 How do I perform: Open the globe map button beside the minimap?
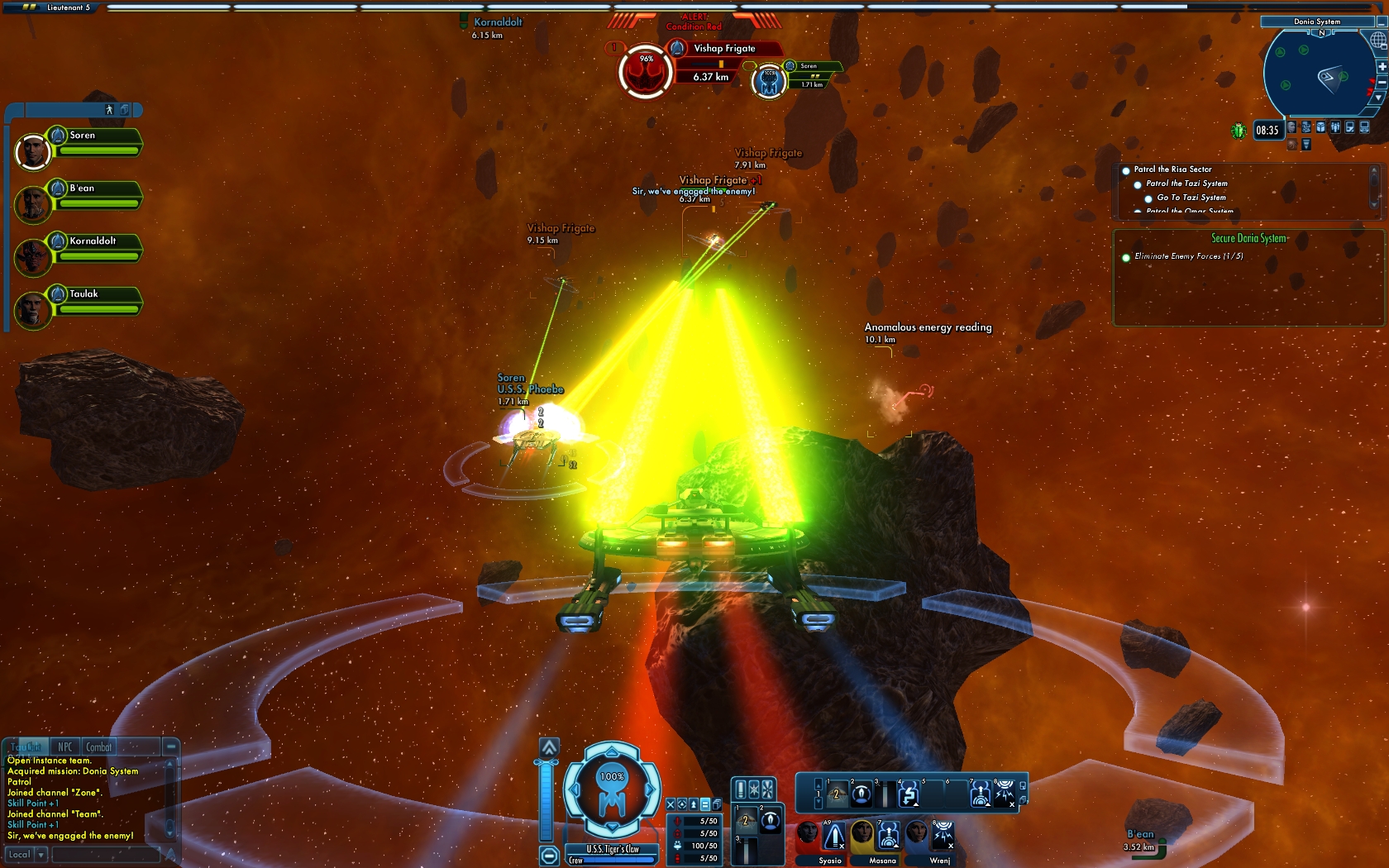[x=1378, y=40]
